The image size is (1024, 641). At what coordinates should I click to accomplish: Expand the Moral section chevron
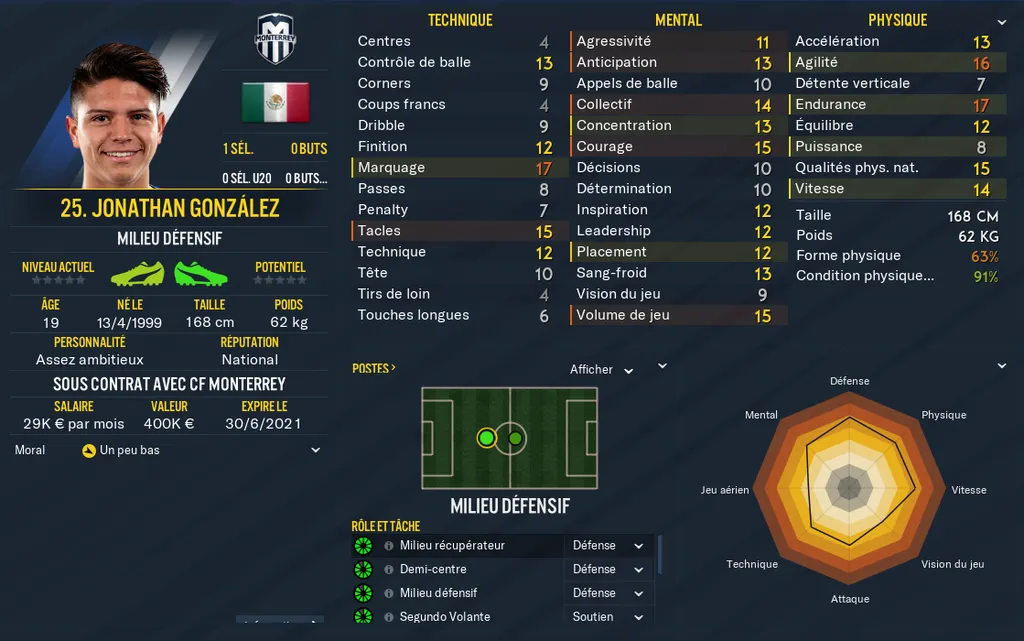tap(316, 450)
